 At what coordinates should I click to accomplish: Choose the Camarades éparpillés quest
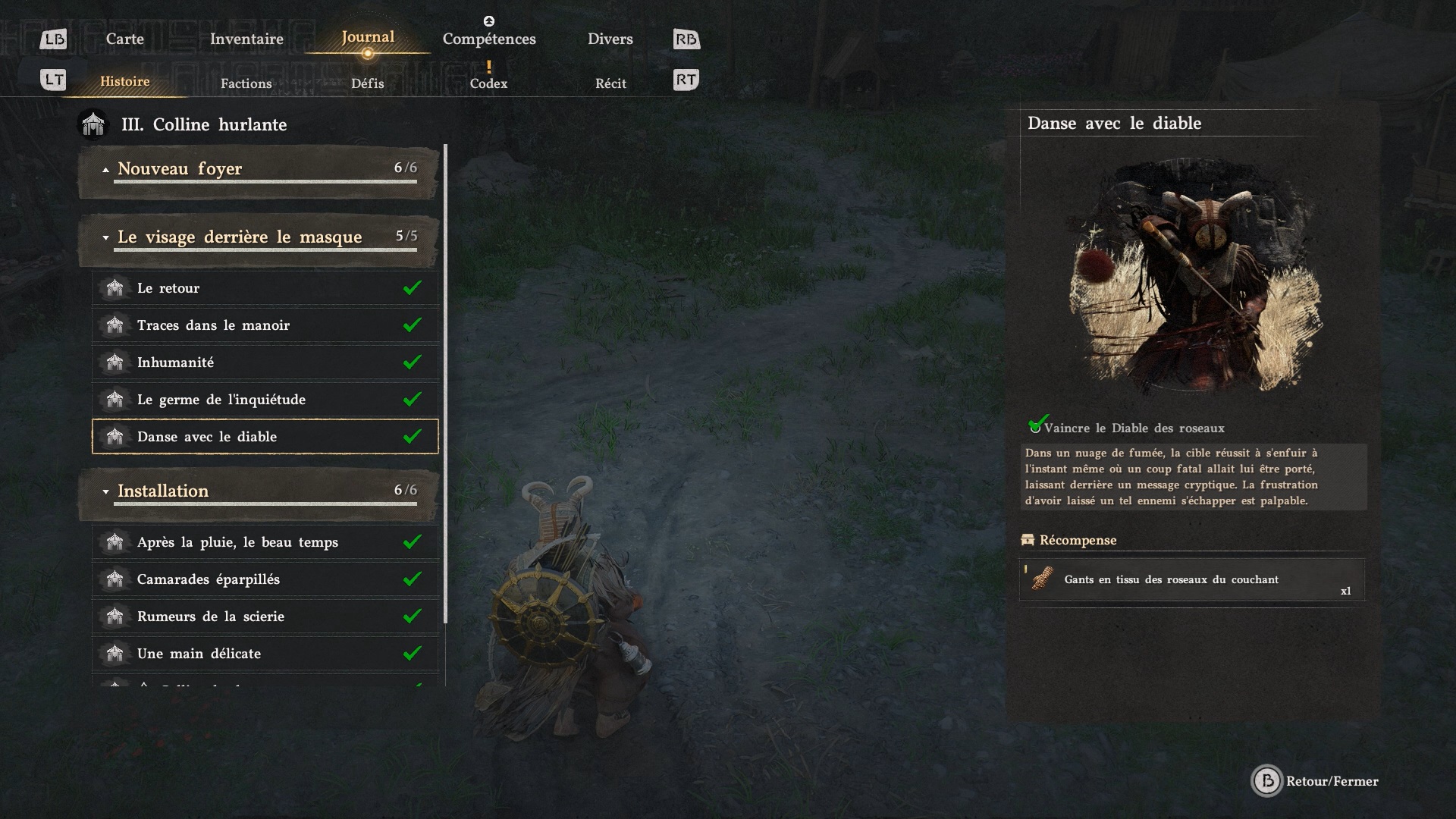[265, 579]
